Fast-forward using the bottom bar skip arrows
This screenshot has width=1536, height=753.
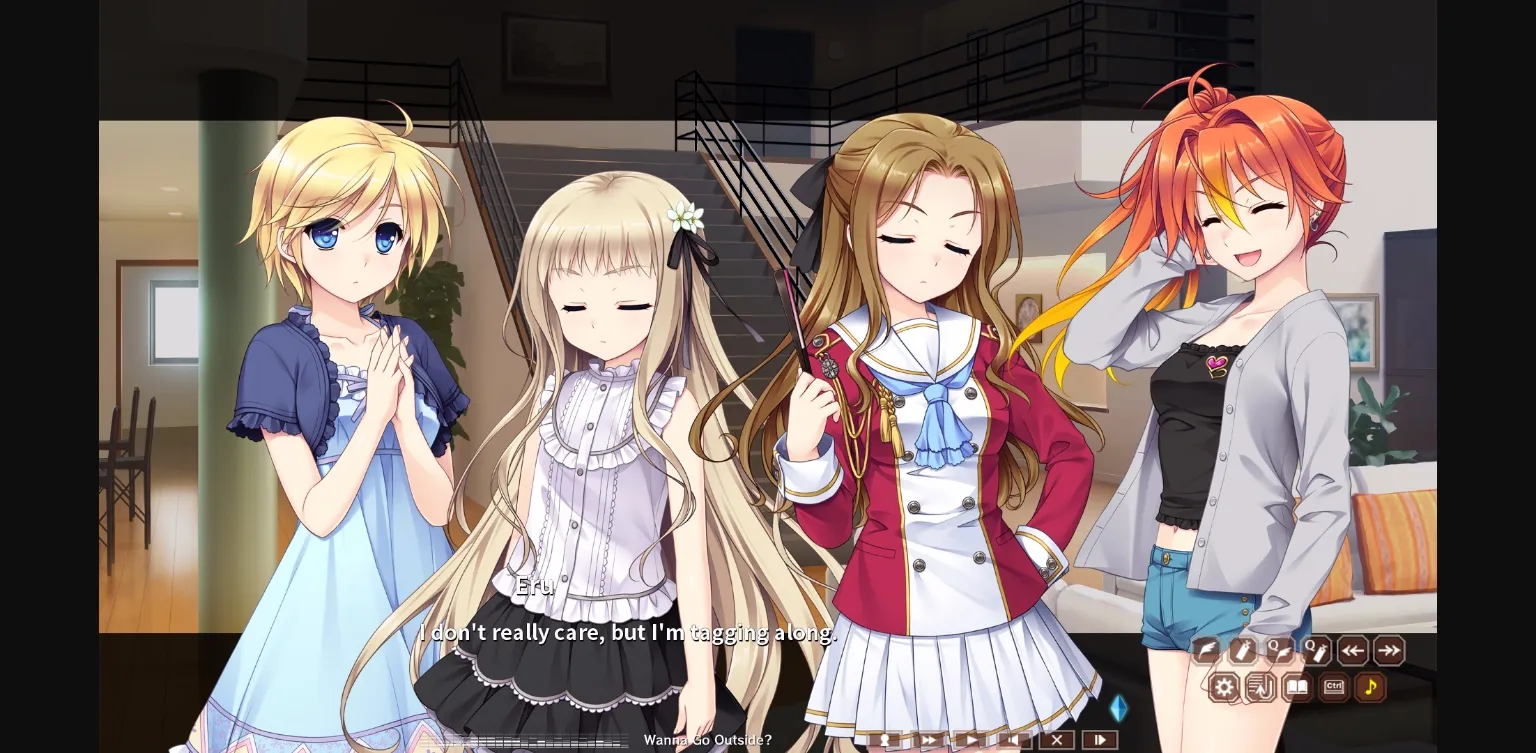click(x=929, y=740)
